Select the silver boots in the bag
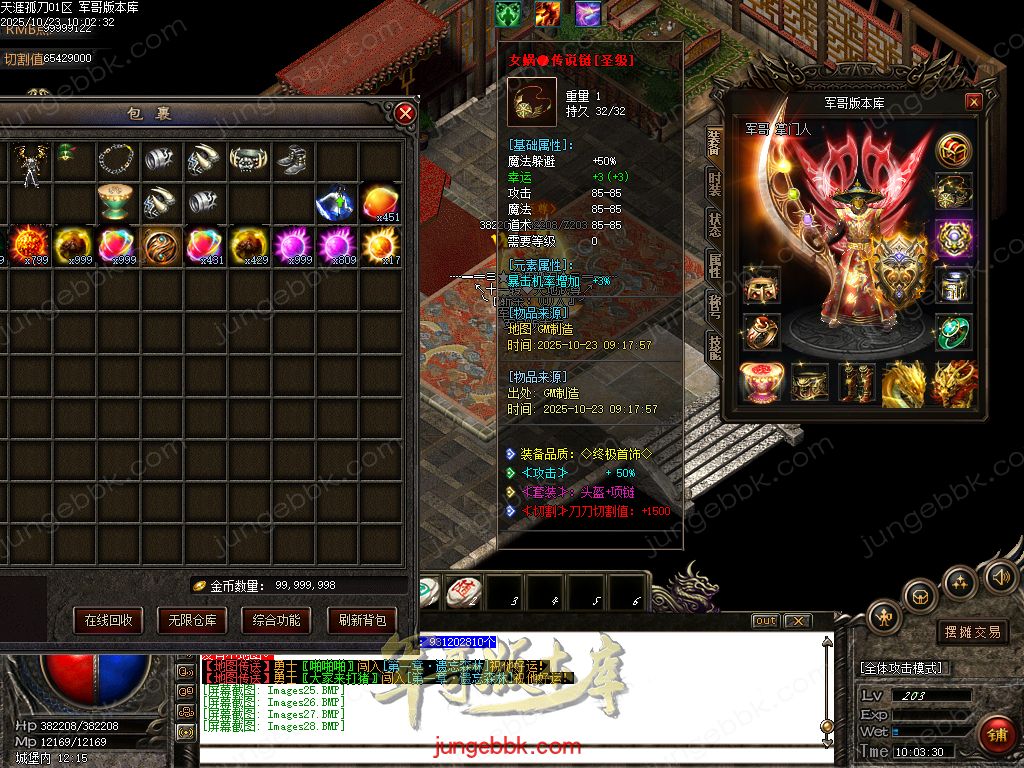 pyautogui.click(x=292, y=160)
